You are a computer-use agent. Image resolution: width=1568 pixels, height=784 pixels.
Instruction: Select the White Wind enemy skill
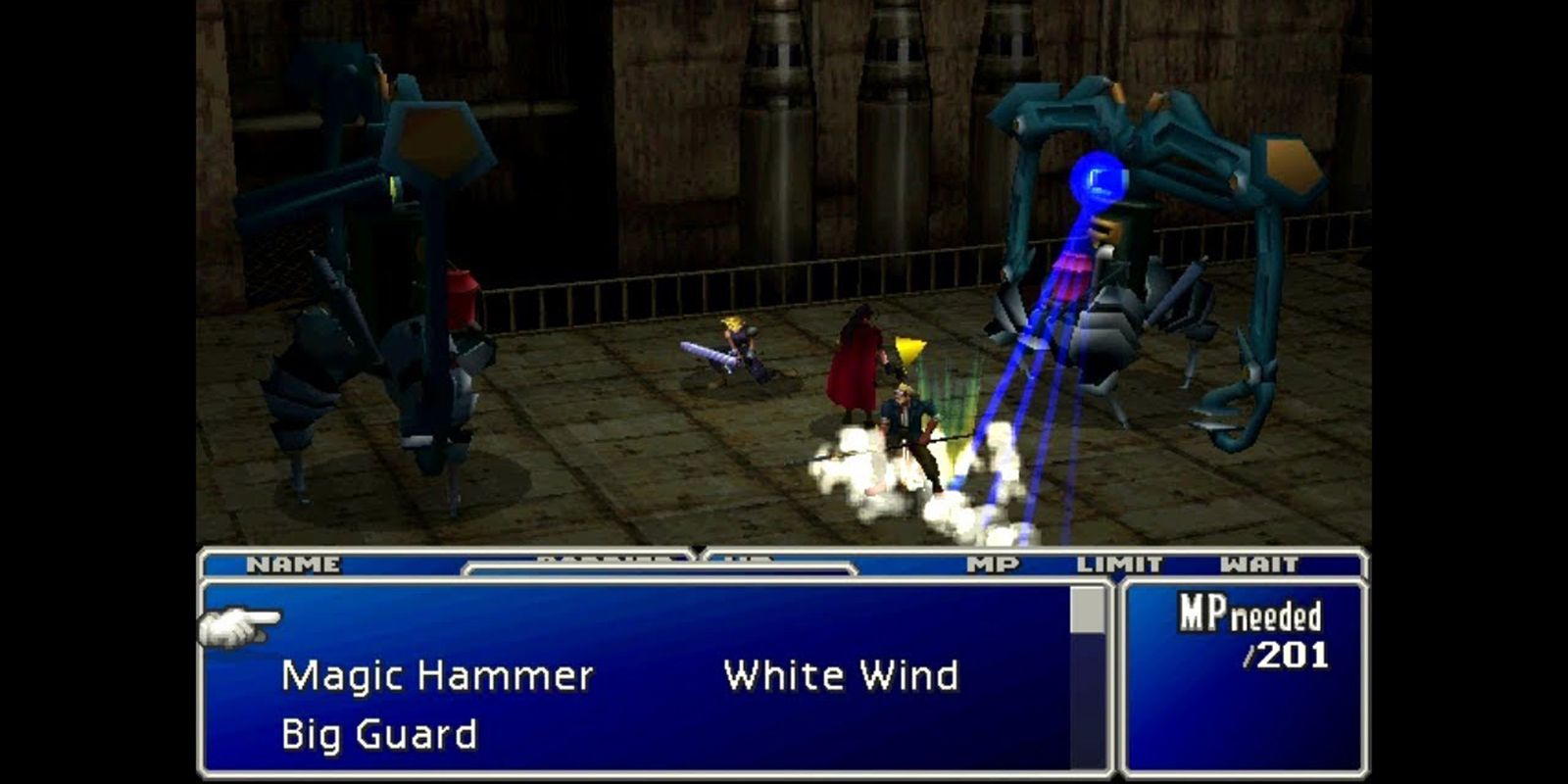point(841,674)
